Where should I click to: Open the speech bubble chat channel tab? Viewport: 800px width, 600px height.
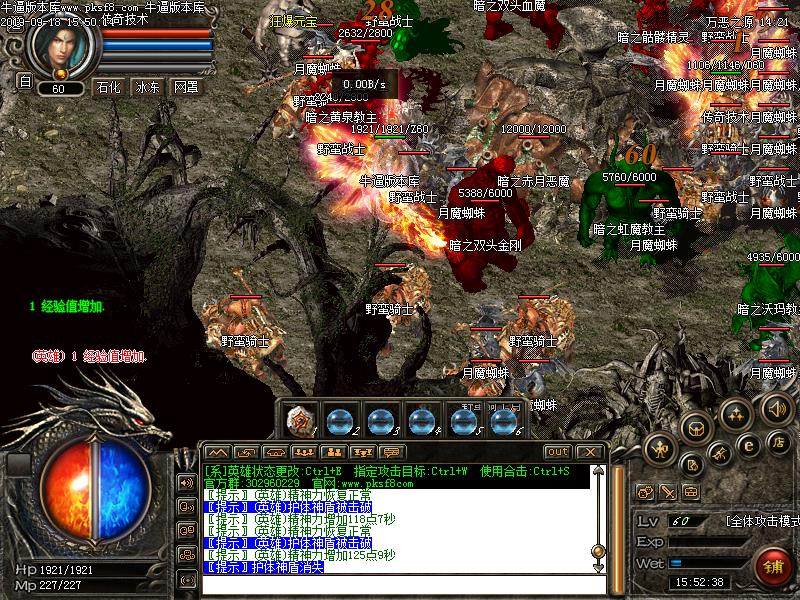391,452
